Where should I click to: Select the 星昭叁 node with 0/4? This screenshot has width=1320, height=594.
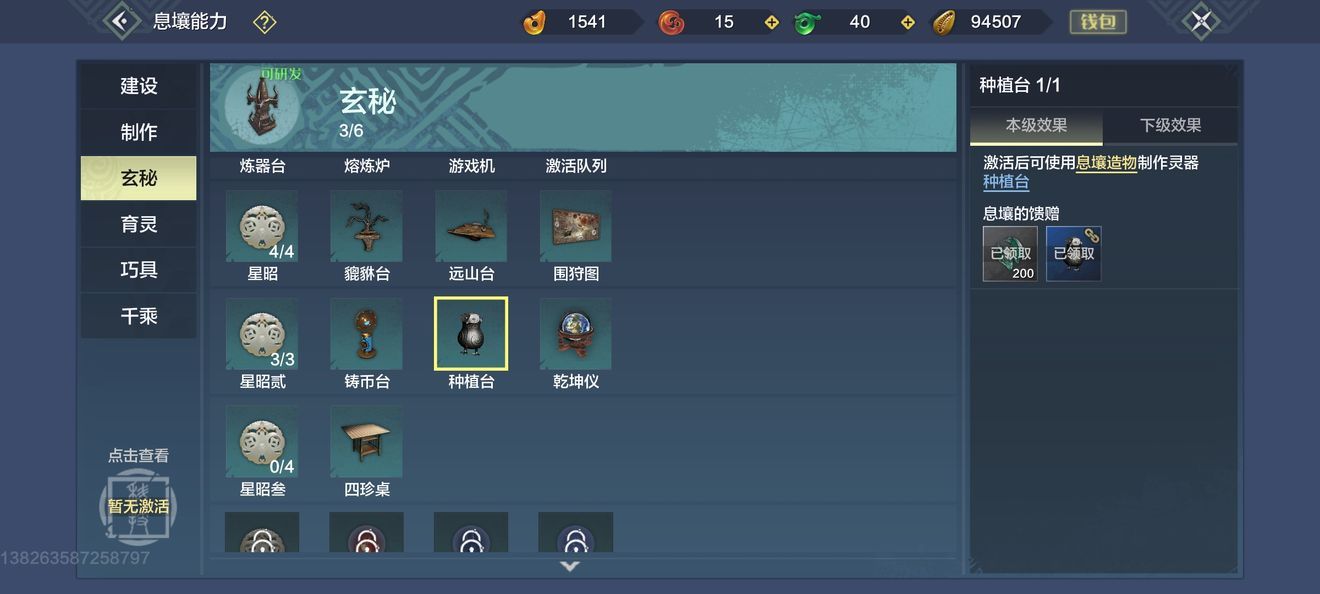[x=262, y=441]
